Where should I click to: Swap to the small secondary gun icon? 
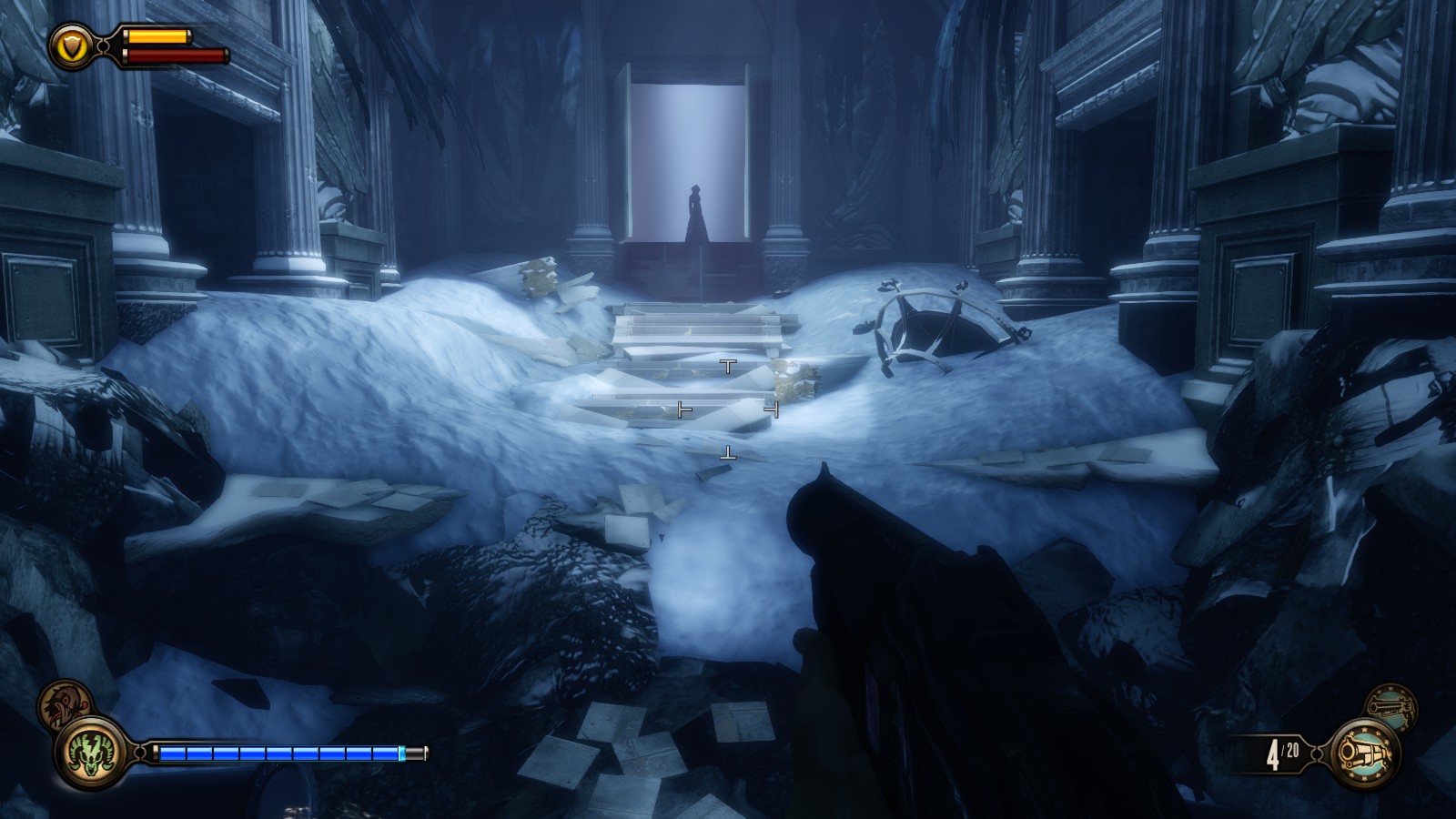coord(1391,707)
